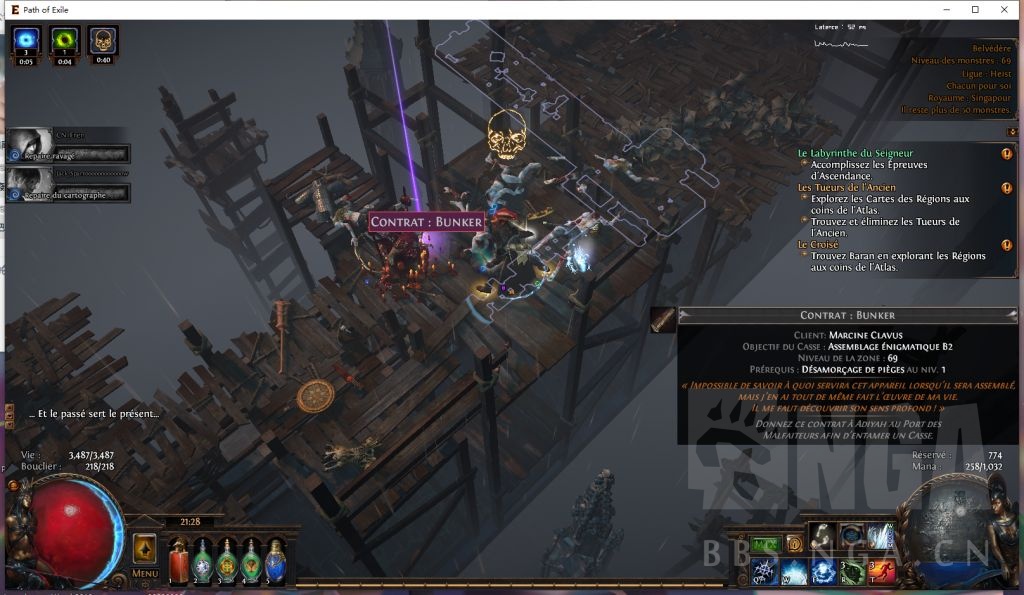
Task: Click the golden arrow level-up button
Action: [x=144, y=547]
